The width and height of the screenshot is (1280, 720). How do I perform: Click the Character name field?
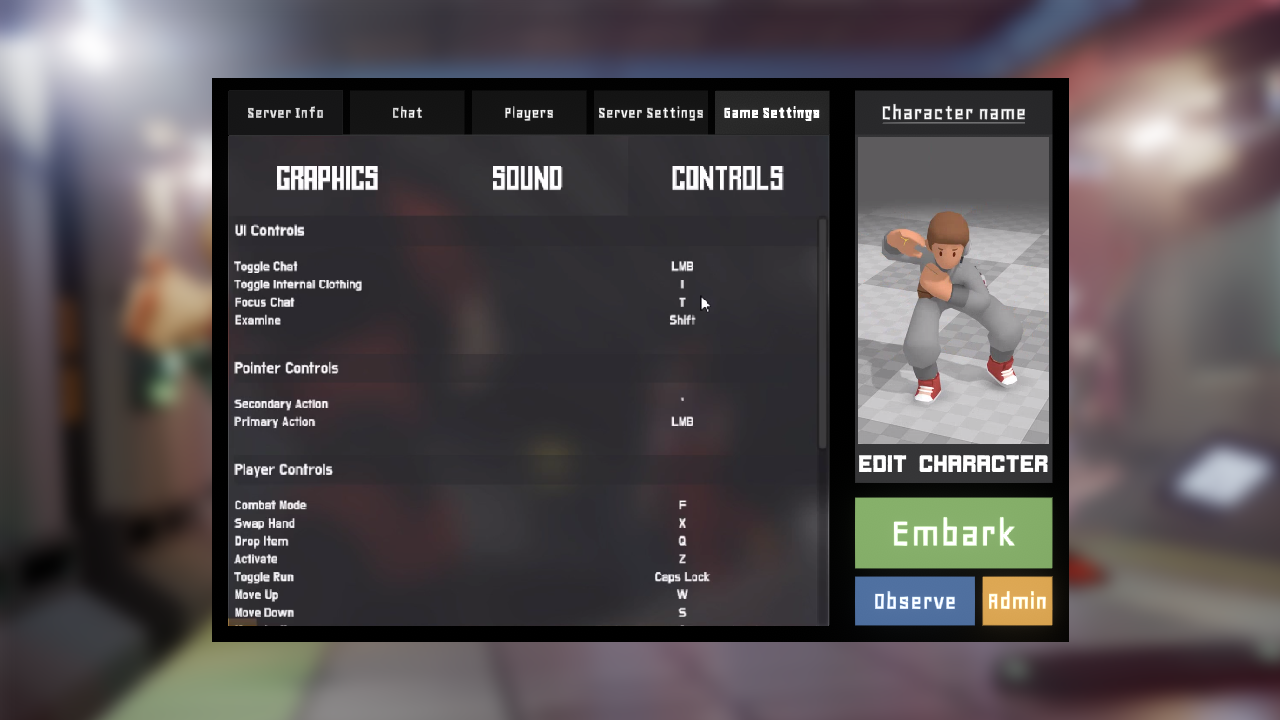[x=953, y=113]
